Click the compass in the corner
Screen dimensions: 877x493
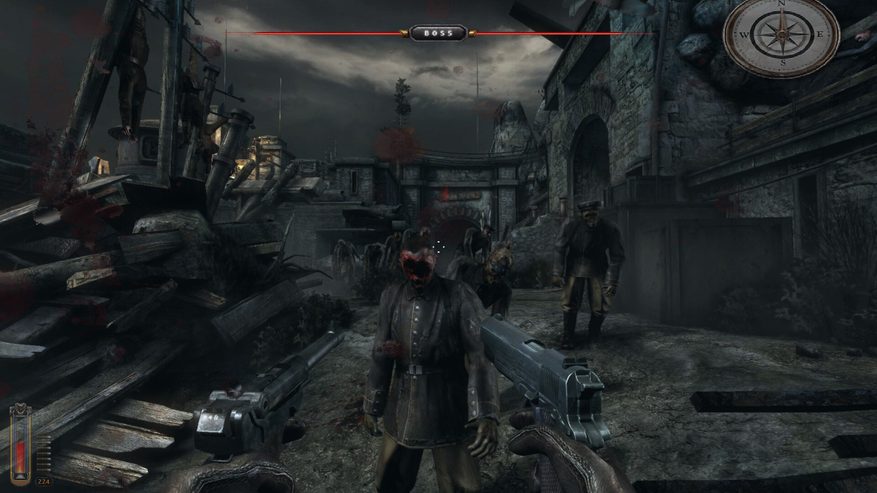[781, 36]
